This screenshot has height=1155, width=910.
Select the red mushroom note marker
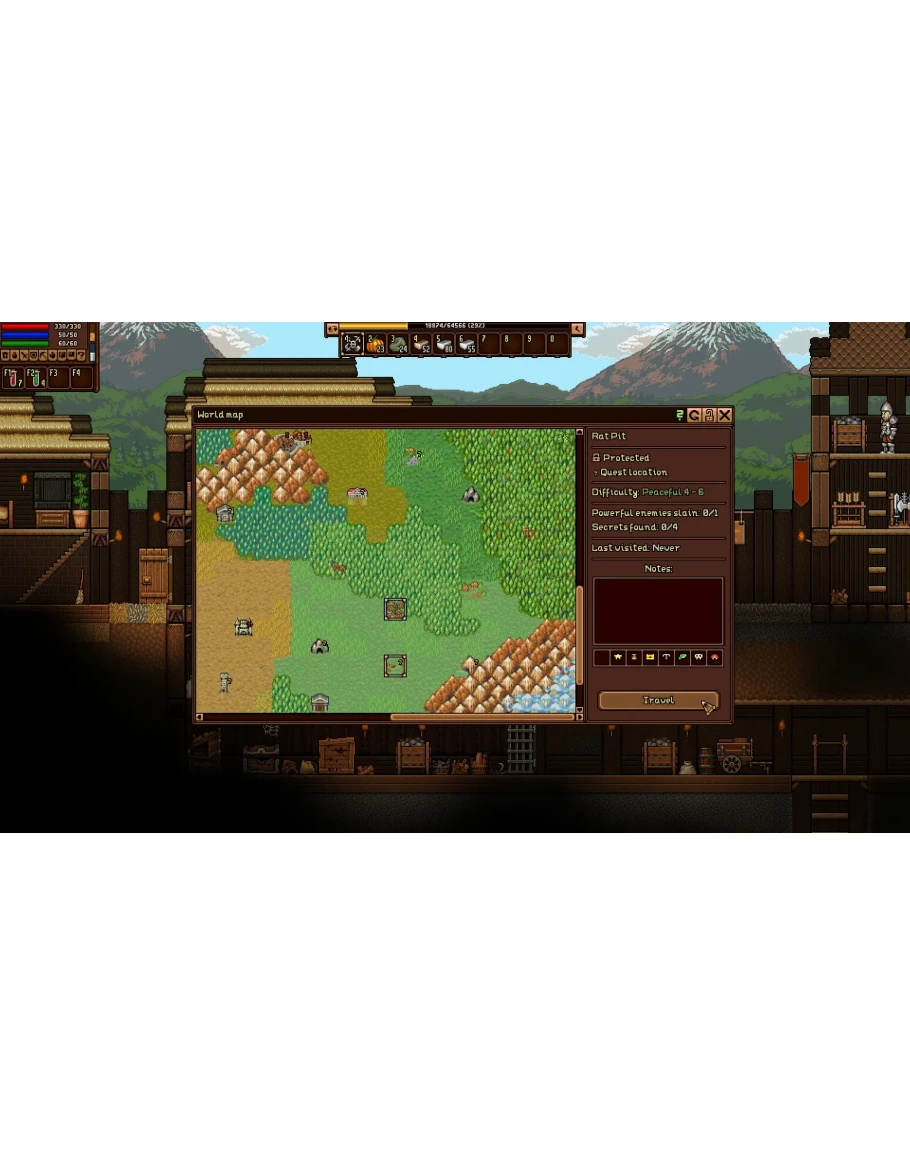[x=714, y=658]
